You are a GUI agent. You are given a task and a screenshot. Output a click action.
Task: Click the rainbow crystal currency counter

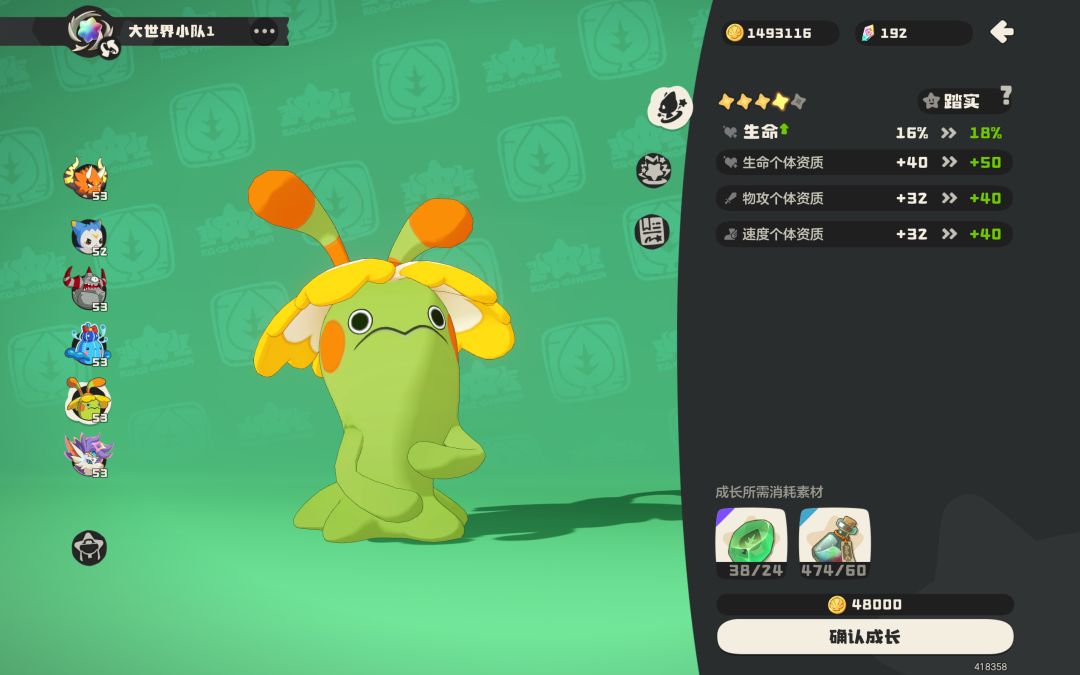[912, 33]
